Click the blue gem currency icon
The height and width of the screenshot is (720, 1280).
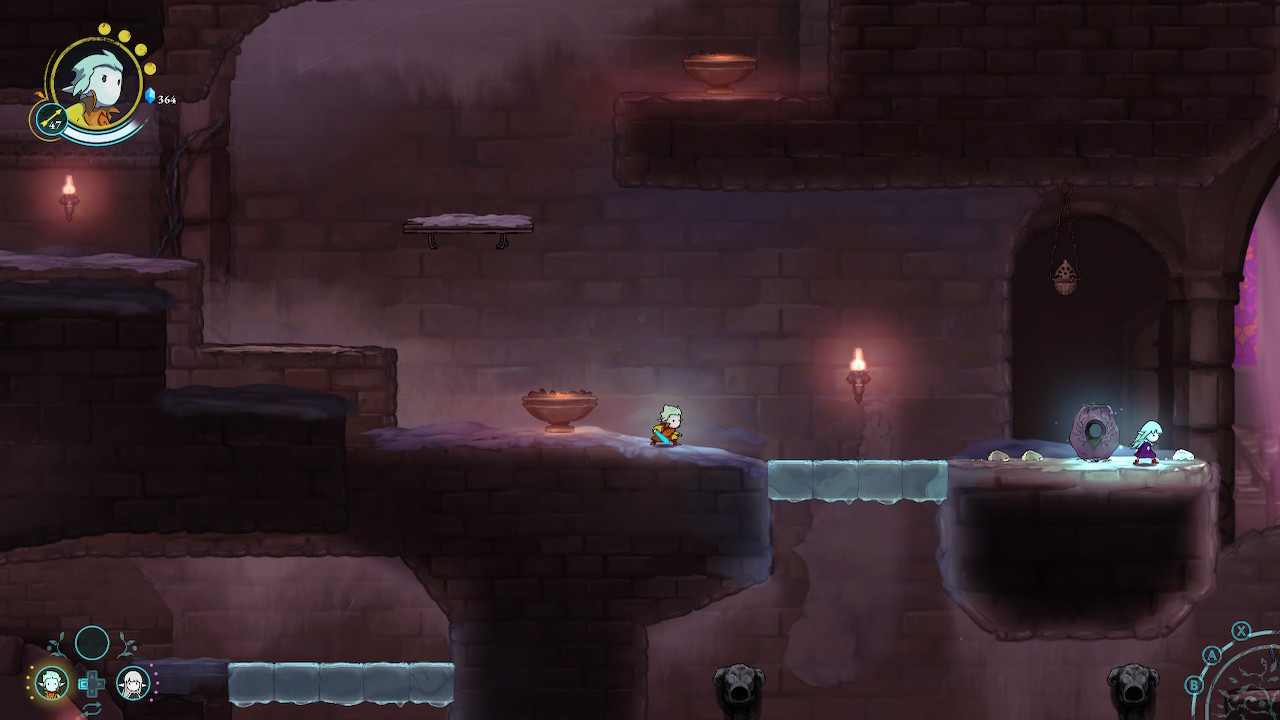pos(150,97)
